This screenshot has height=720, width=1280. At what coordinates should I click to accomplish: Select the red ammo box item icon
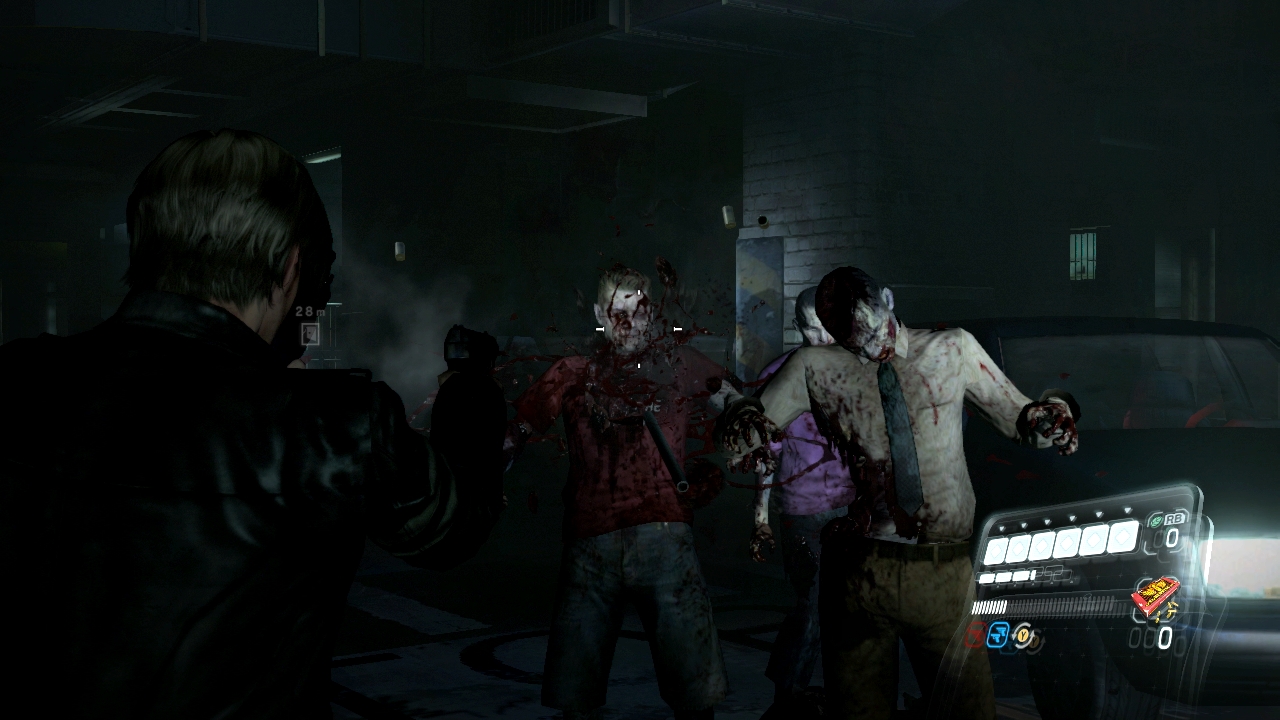[x=1157, y=595]
